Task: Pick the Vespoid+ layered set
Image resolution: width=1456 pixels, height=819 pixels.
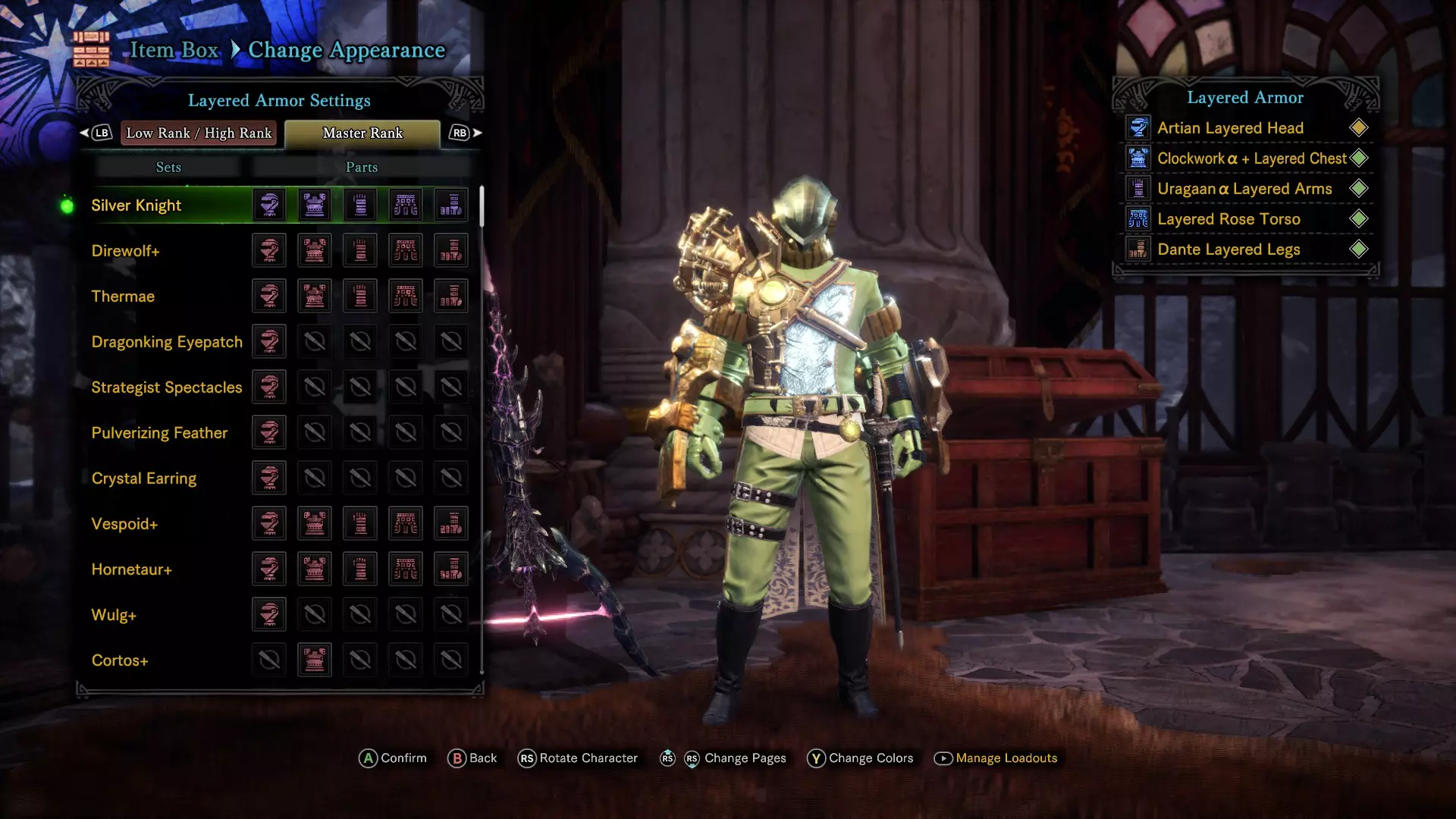Action: coord(124,524)
